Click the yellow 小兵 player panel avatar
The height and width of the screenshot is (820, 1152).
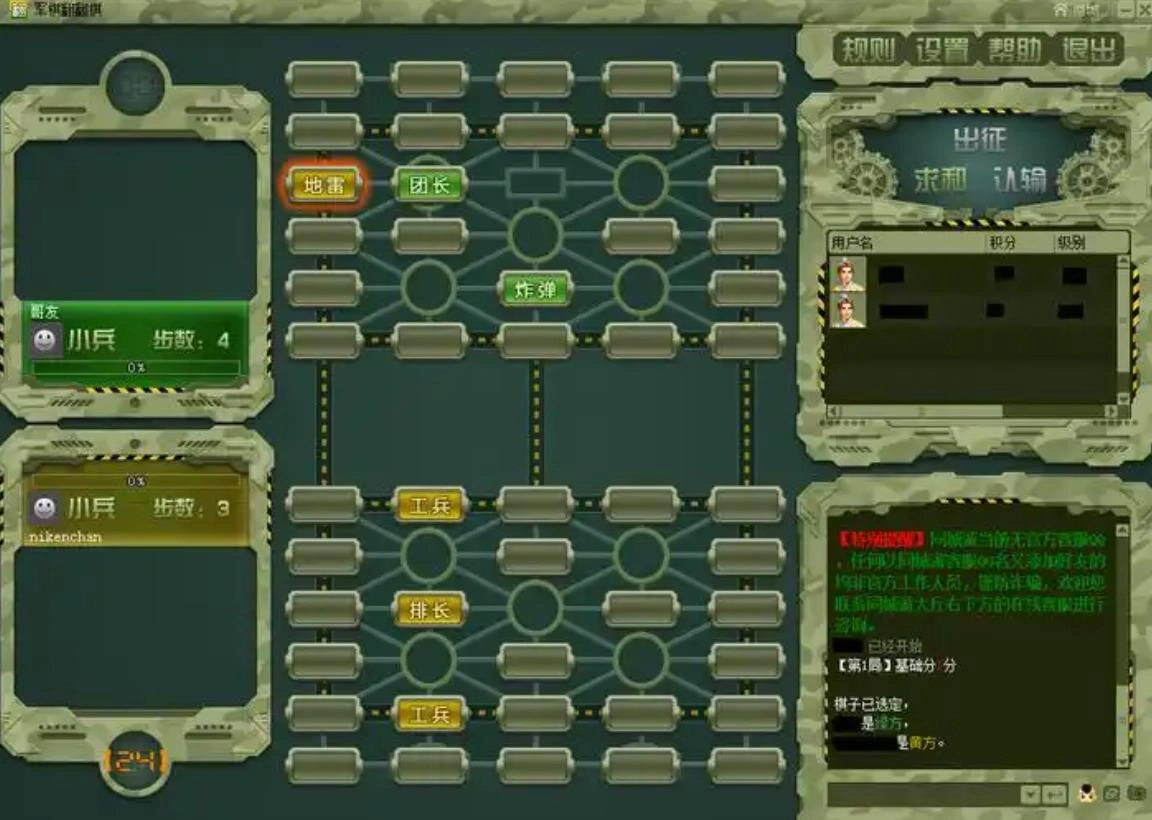point(44,508)
